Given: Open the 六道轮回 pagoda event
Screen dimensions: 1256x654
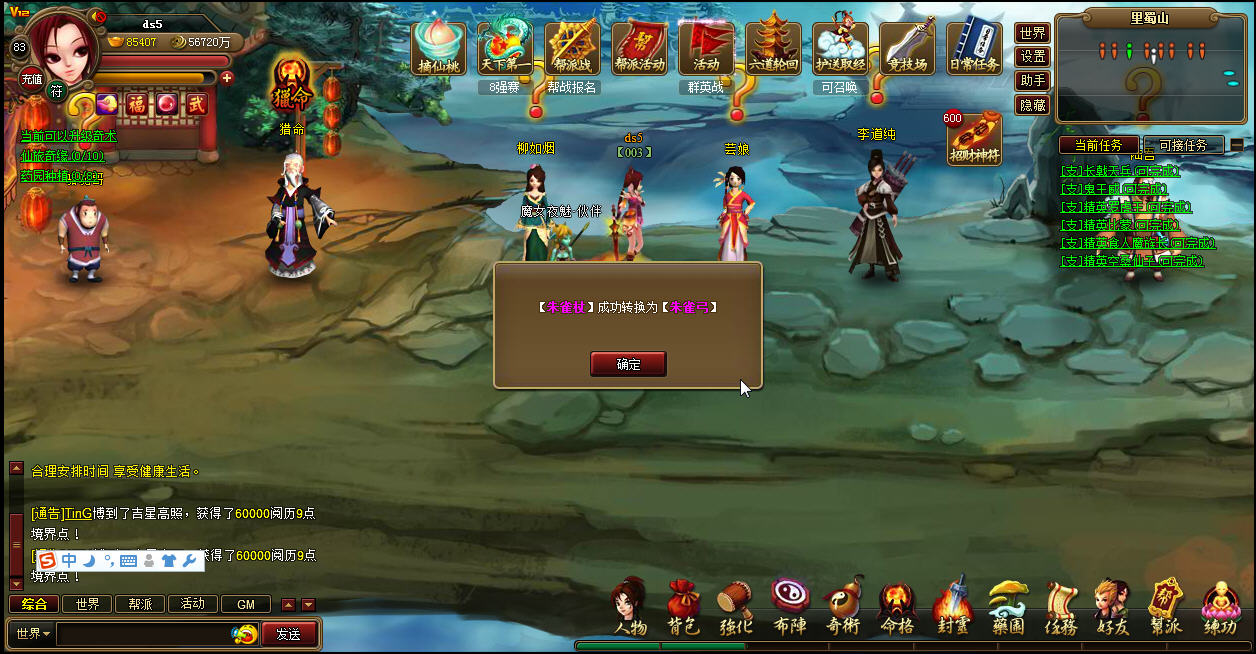Looking at the screenshot, I should tap(773, 47).
